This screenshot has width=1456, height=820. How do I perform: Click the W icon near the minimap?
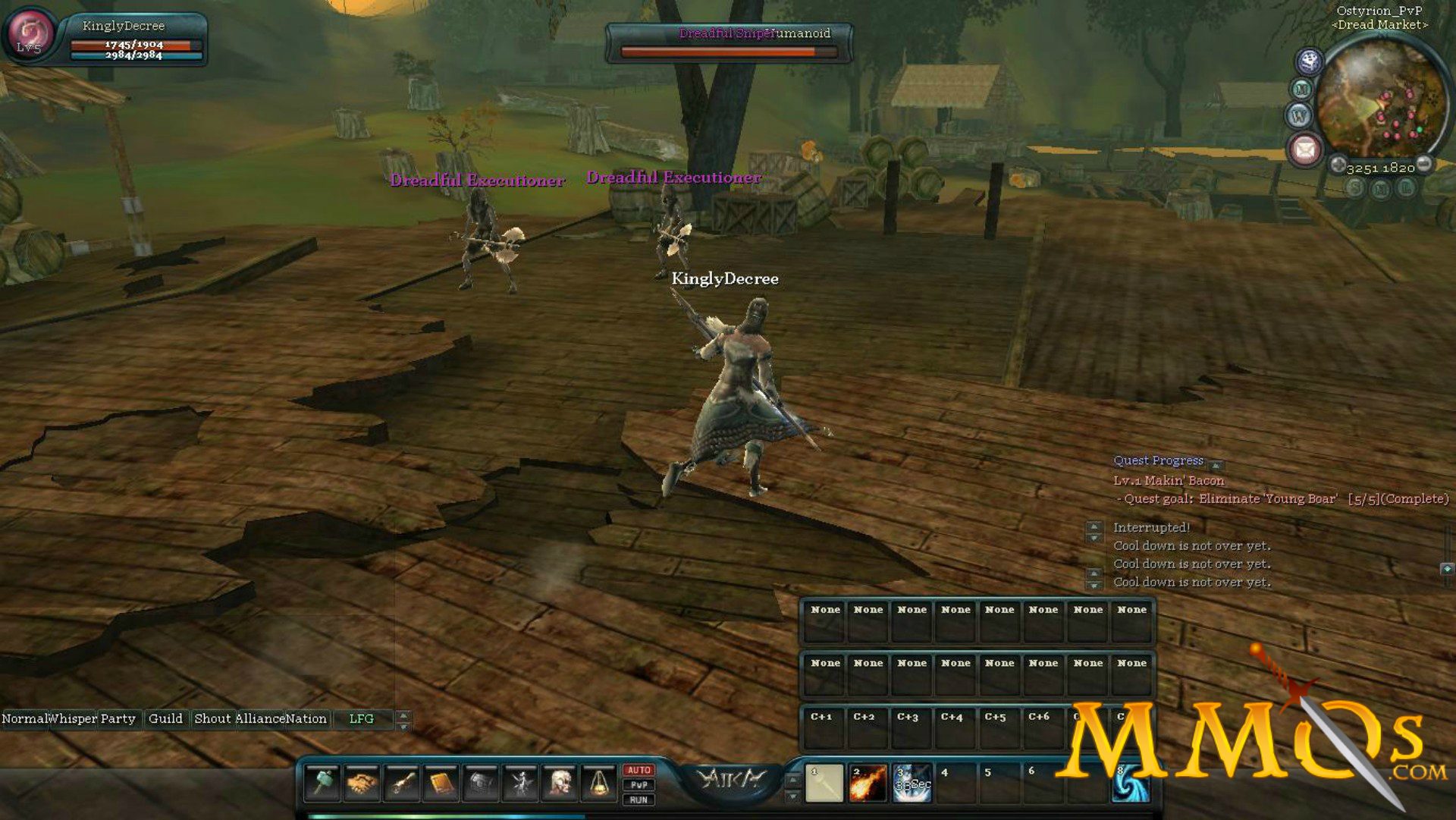1300,114
